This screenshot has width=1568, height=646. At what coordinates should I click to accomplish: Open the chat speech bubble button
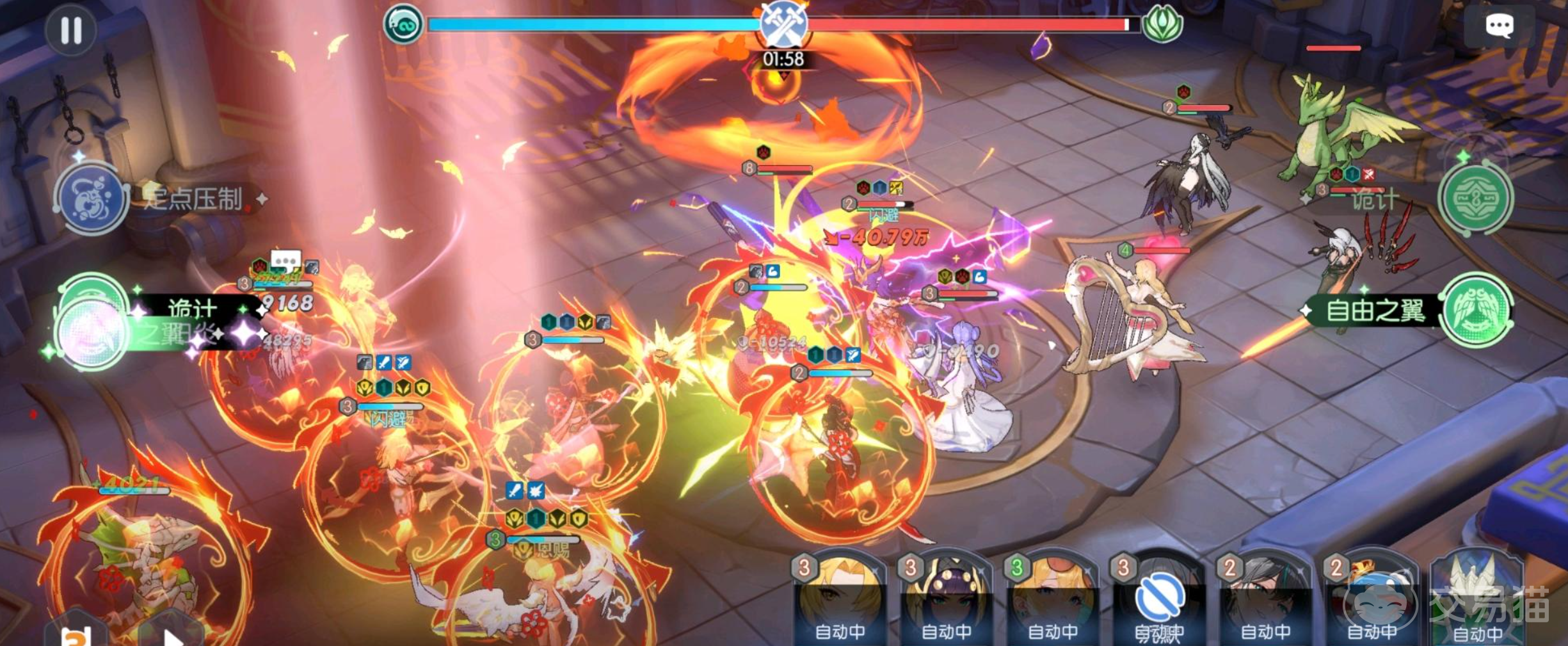coord(1498,26)
